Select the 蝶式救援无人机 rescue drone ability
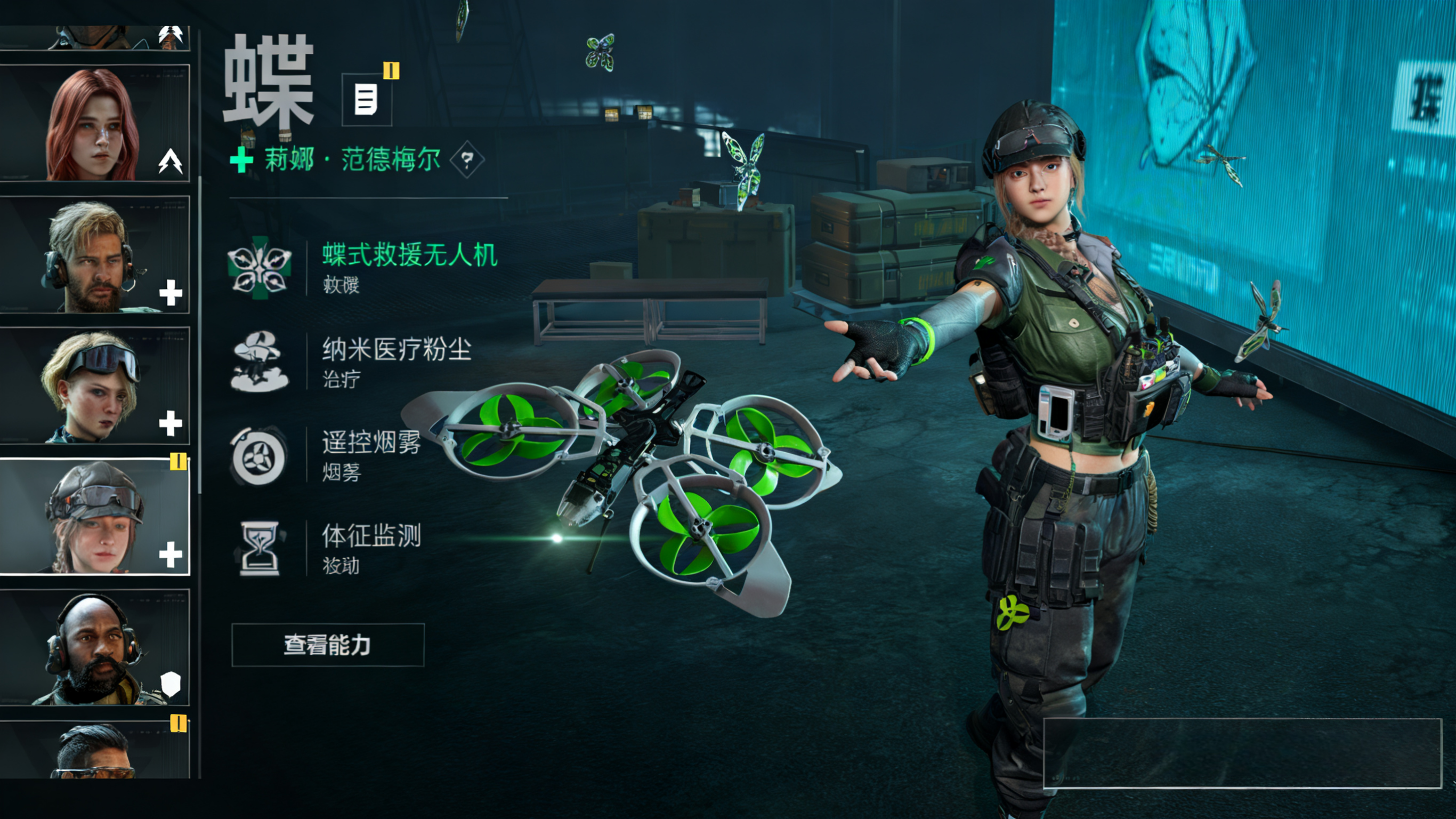 tap(409, 255)
